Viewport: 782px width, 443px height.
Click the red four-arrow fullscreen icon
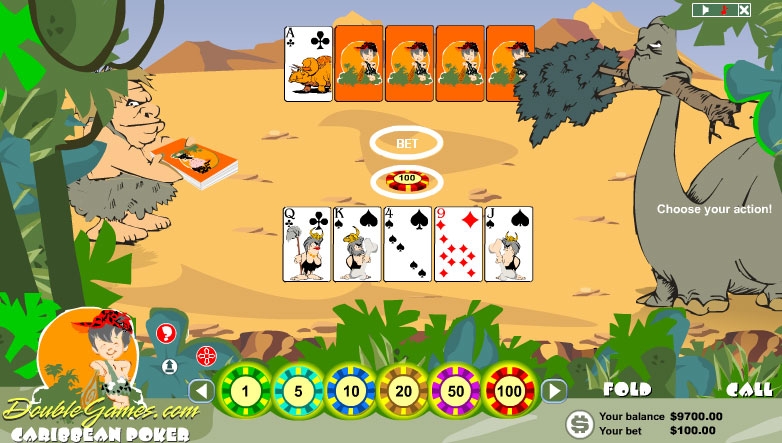(x=205, y=354)
